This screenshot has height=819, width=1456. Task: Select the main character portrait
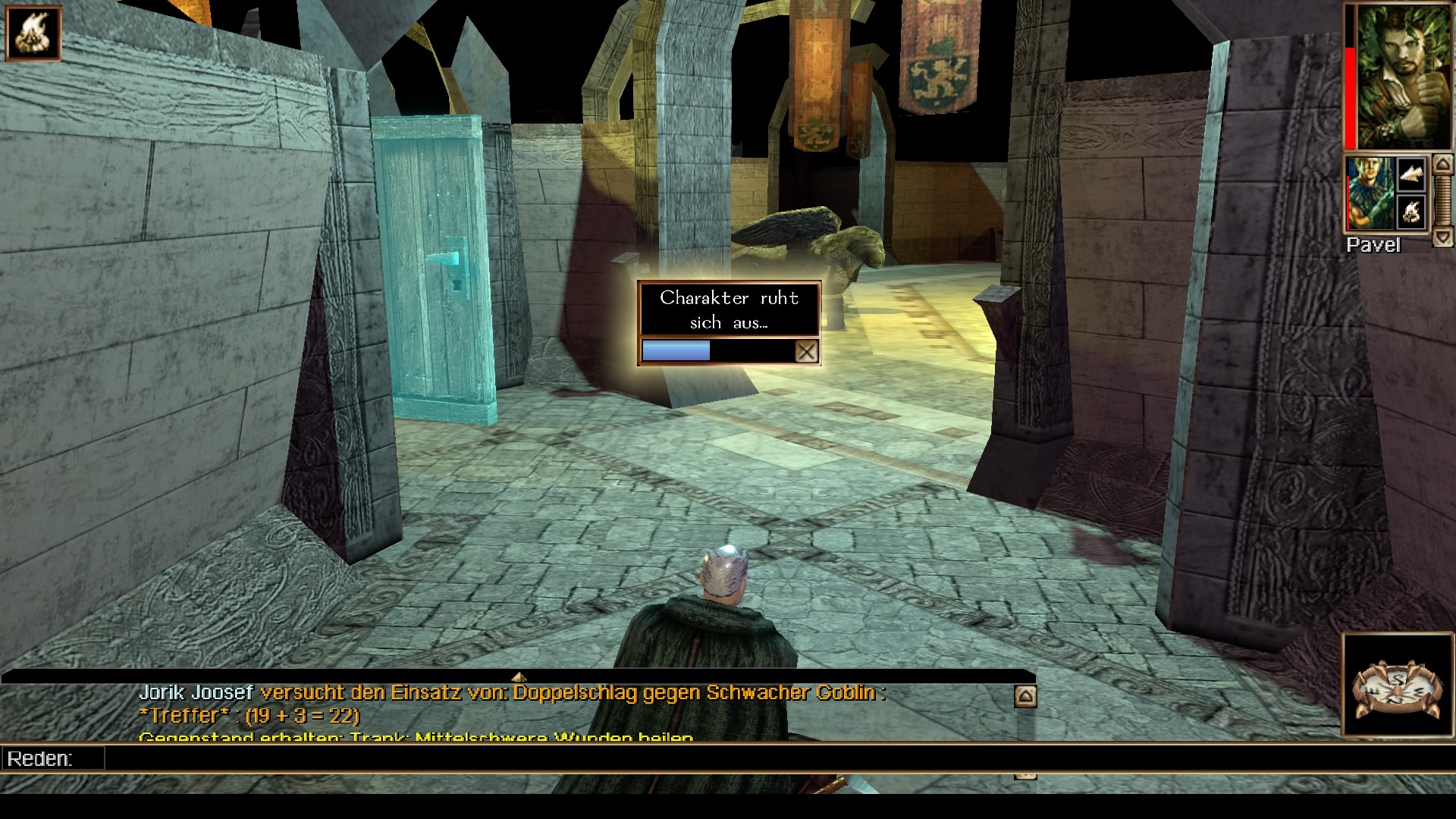(x=1399, y=76)
